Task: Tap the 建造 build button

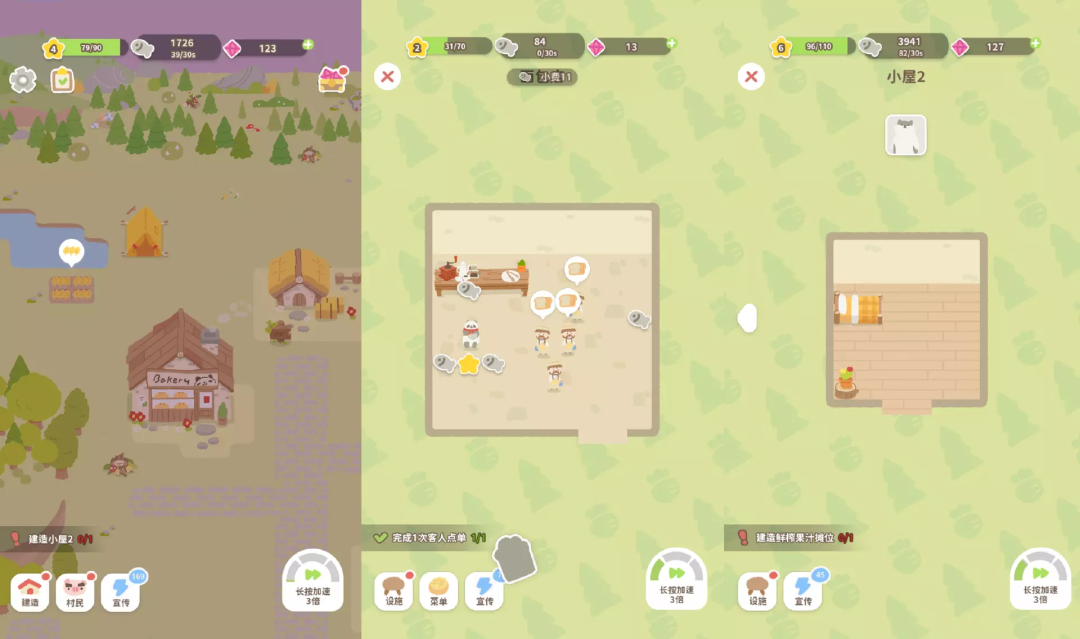Action: (30, 592)
